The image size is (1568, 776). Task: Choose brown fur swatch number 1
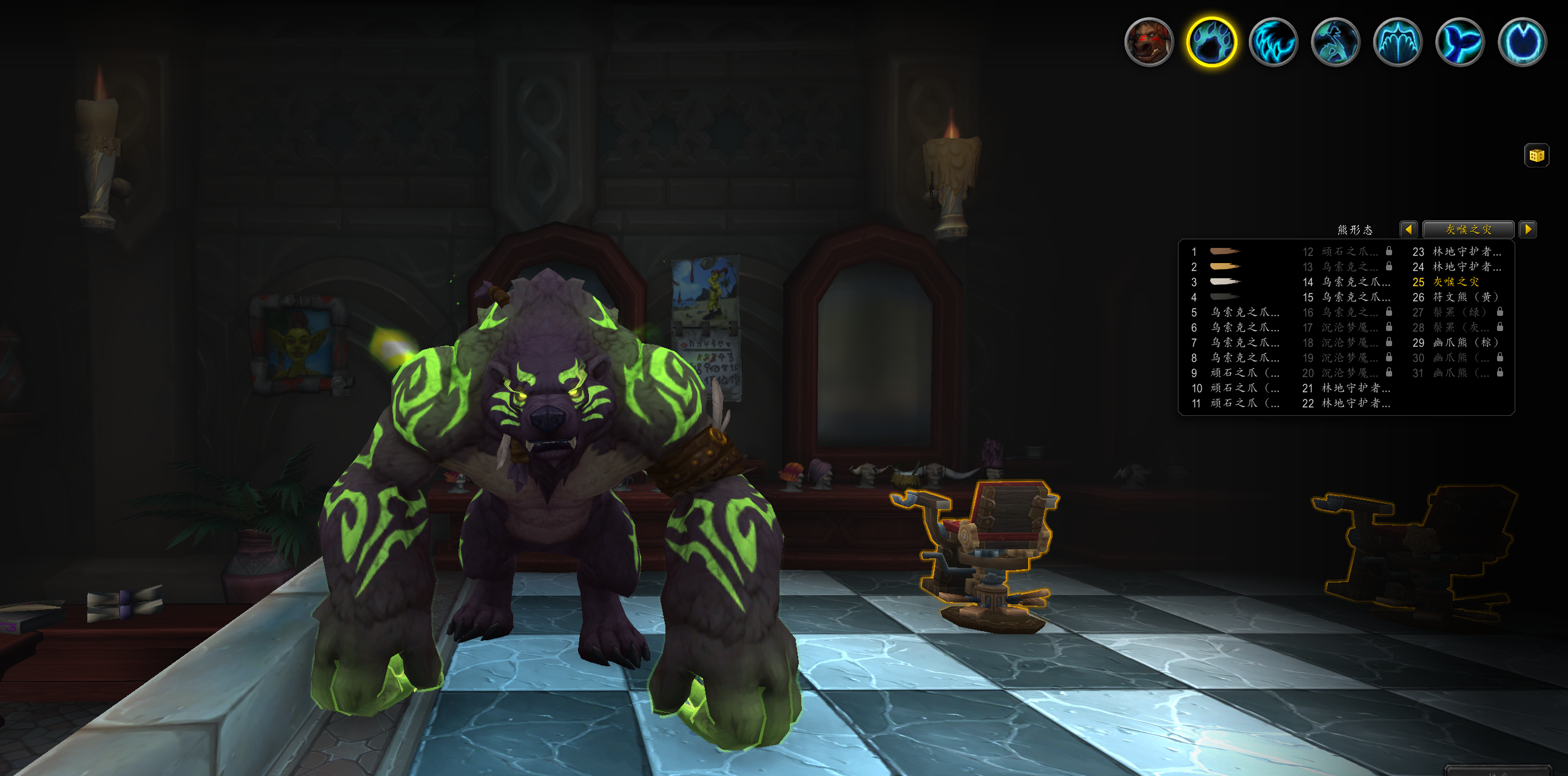[x=1224, y=251]
